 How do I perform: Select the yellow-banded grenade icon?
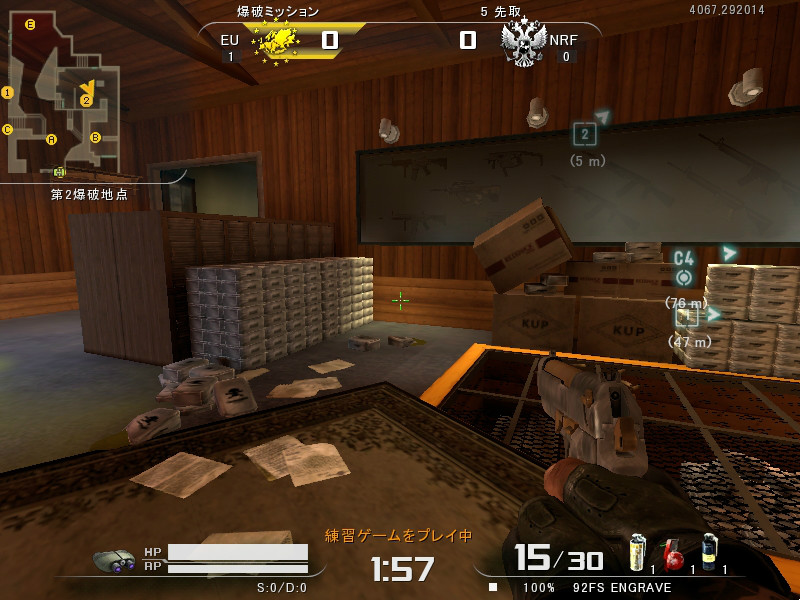point(637,552)
